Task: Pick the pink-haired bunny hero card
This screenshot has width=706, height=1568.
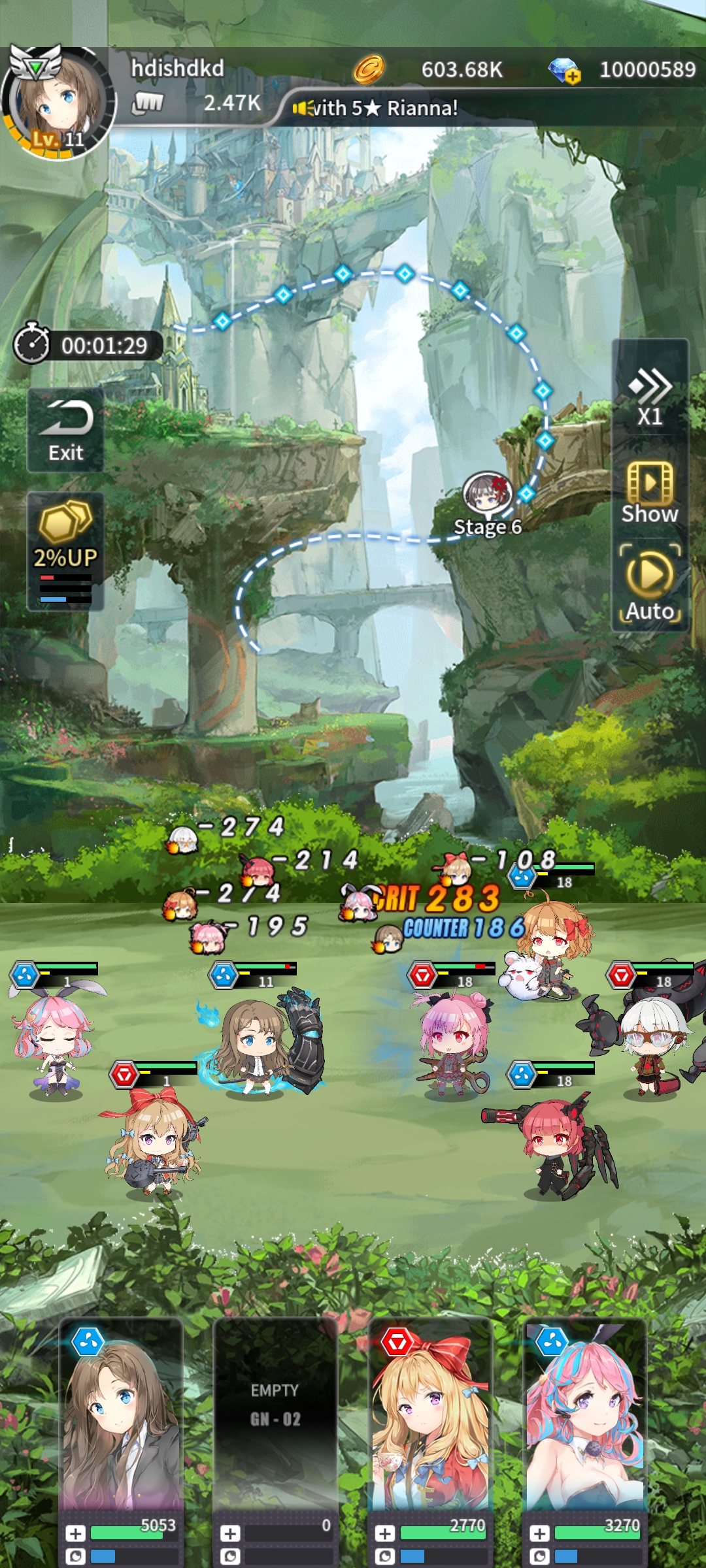Action: [584, 1424]
